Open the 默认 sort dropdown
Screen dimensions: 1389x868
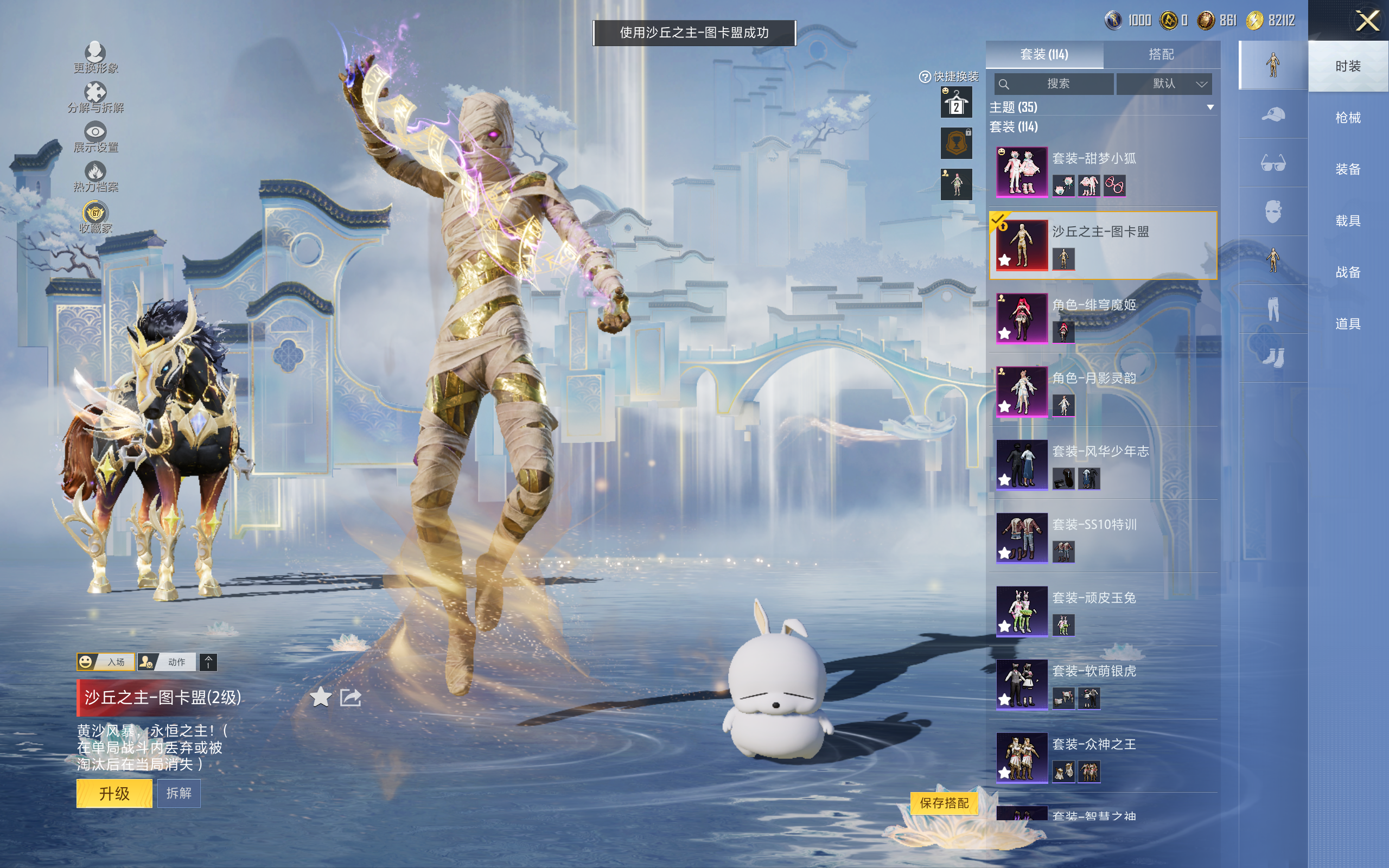click(x=1164, y=84)
